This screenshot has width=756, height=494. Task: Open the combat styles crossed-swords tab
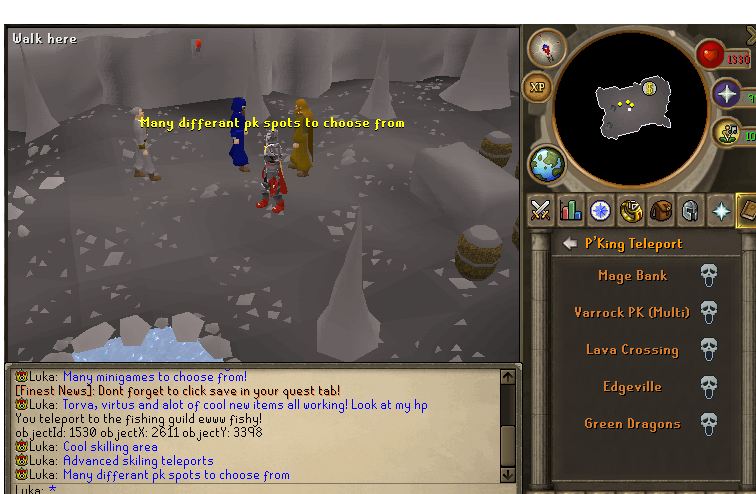pyautogui.click(x=541, y=211)
